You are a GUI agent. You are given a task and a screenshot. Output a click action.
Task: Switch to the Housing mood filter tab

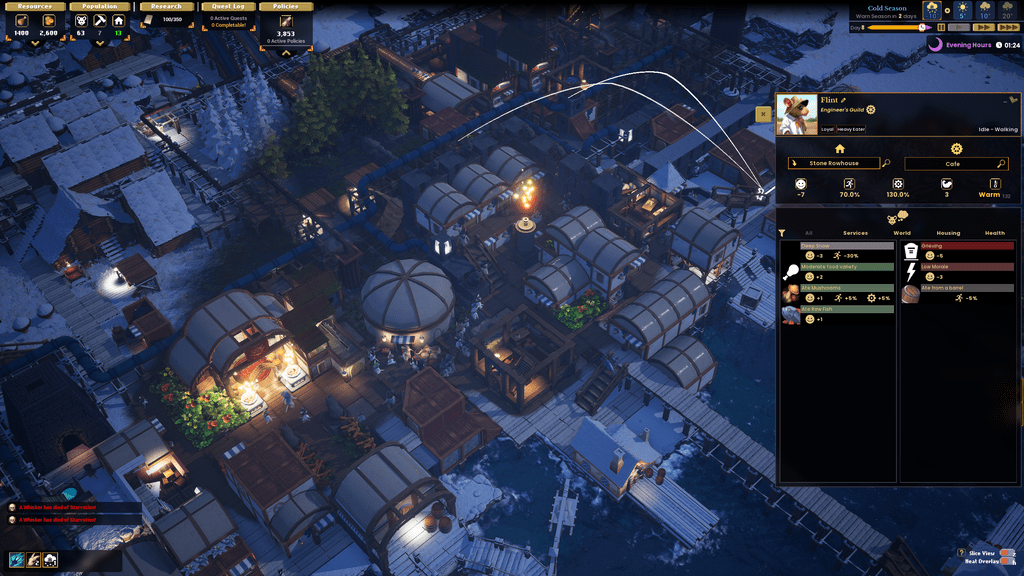(948, 233)
